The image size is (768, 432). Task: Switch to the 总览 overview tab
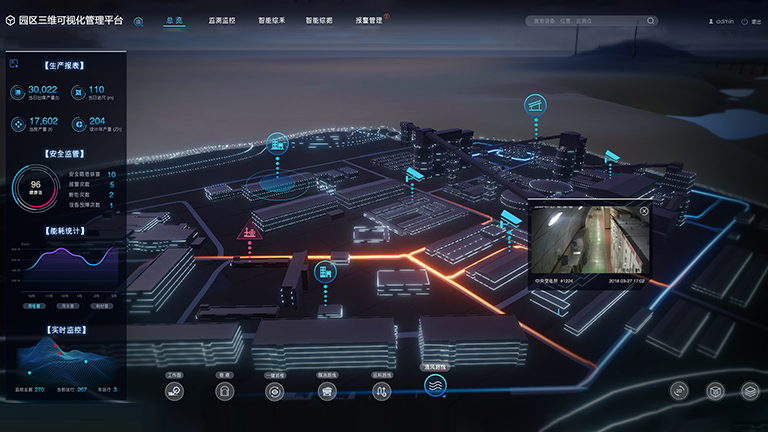[174, 20]
